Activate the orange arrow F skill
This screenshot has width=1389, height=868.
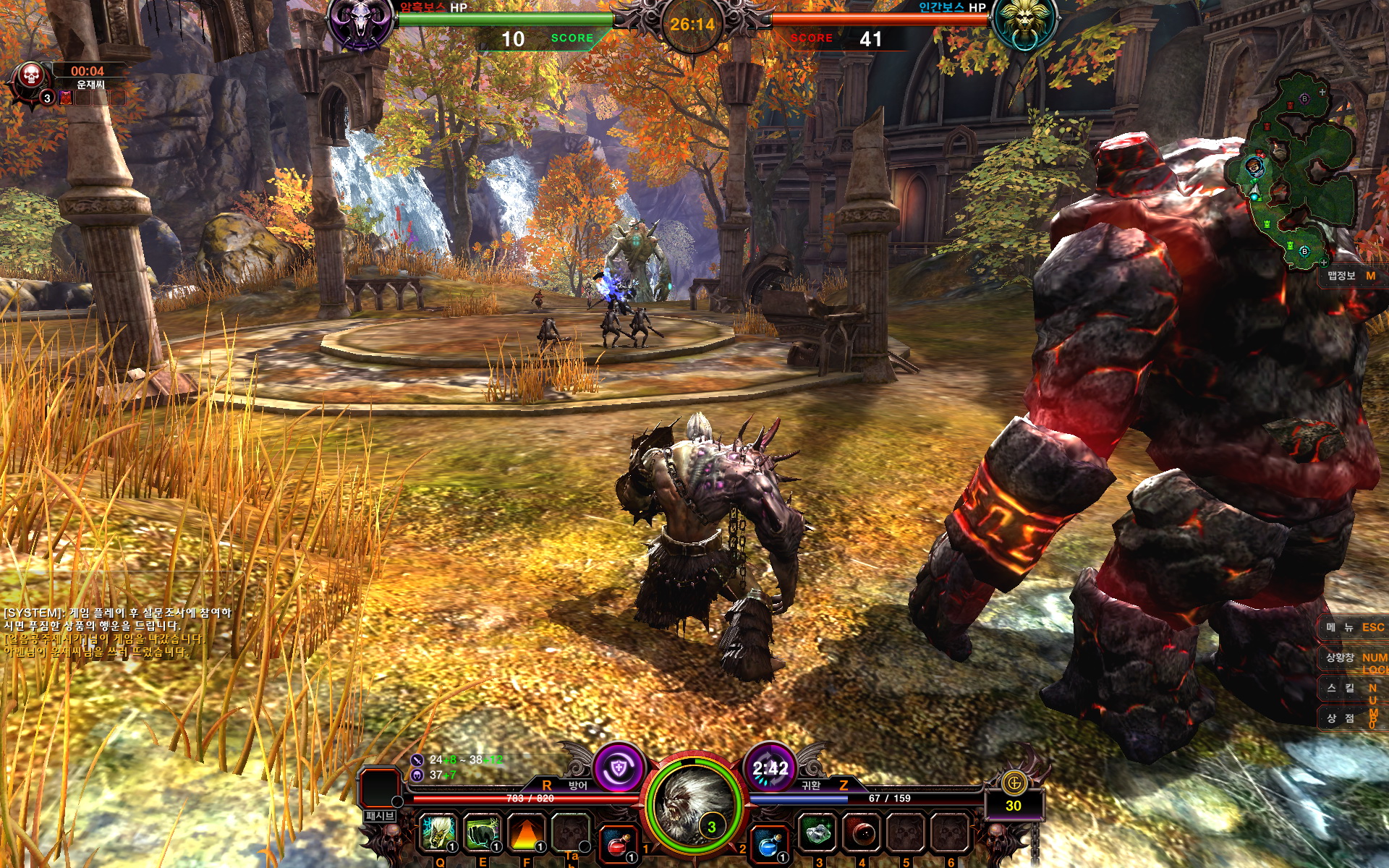(526, 833)
